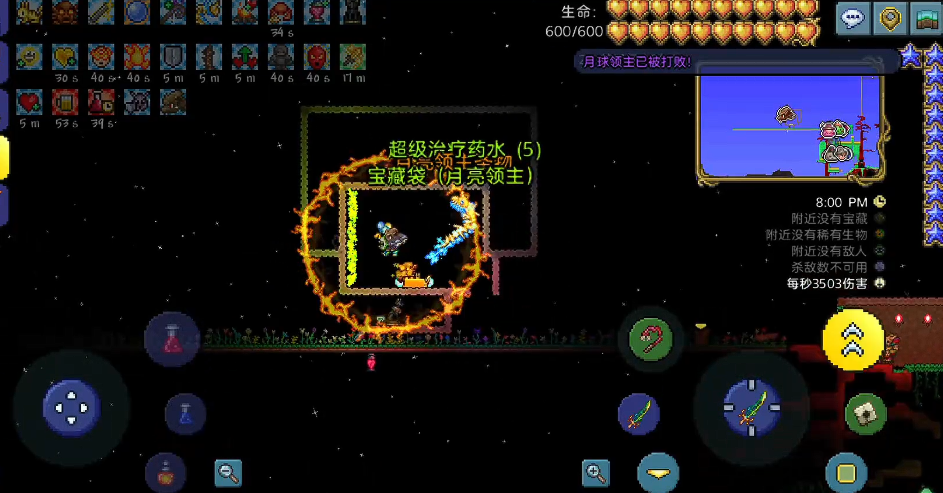The image size is (943, 493).
Task: Tap the sword attack aiming joystick
Action: click(752, 407)
